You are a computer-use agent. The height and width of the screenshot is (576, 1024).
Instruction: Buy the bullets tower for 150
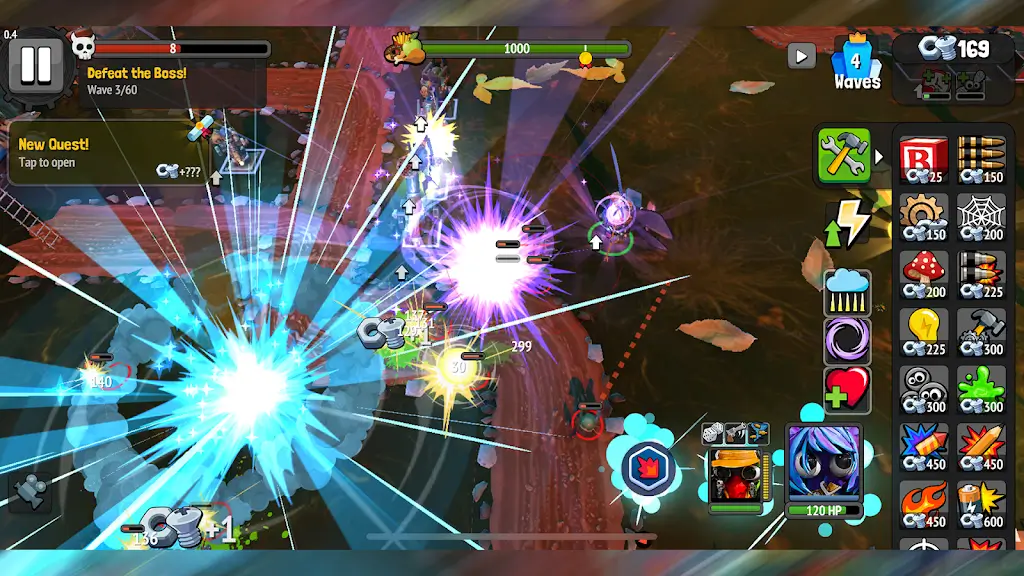980,161
